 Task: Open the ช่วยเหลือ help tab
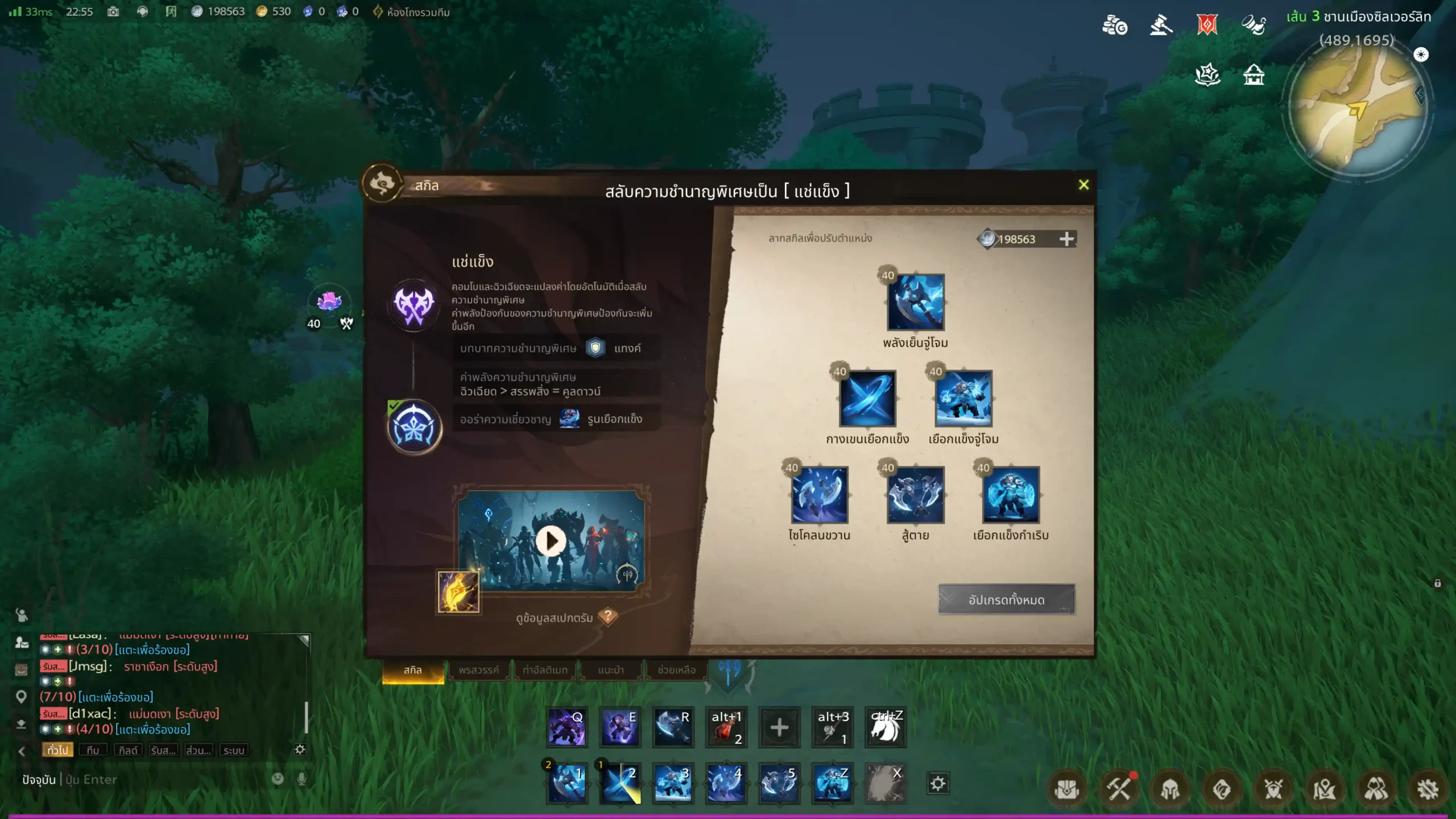(676, 670)
